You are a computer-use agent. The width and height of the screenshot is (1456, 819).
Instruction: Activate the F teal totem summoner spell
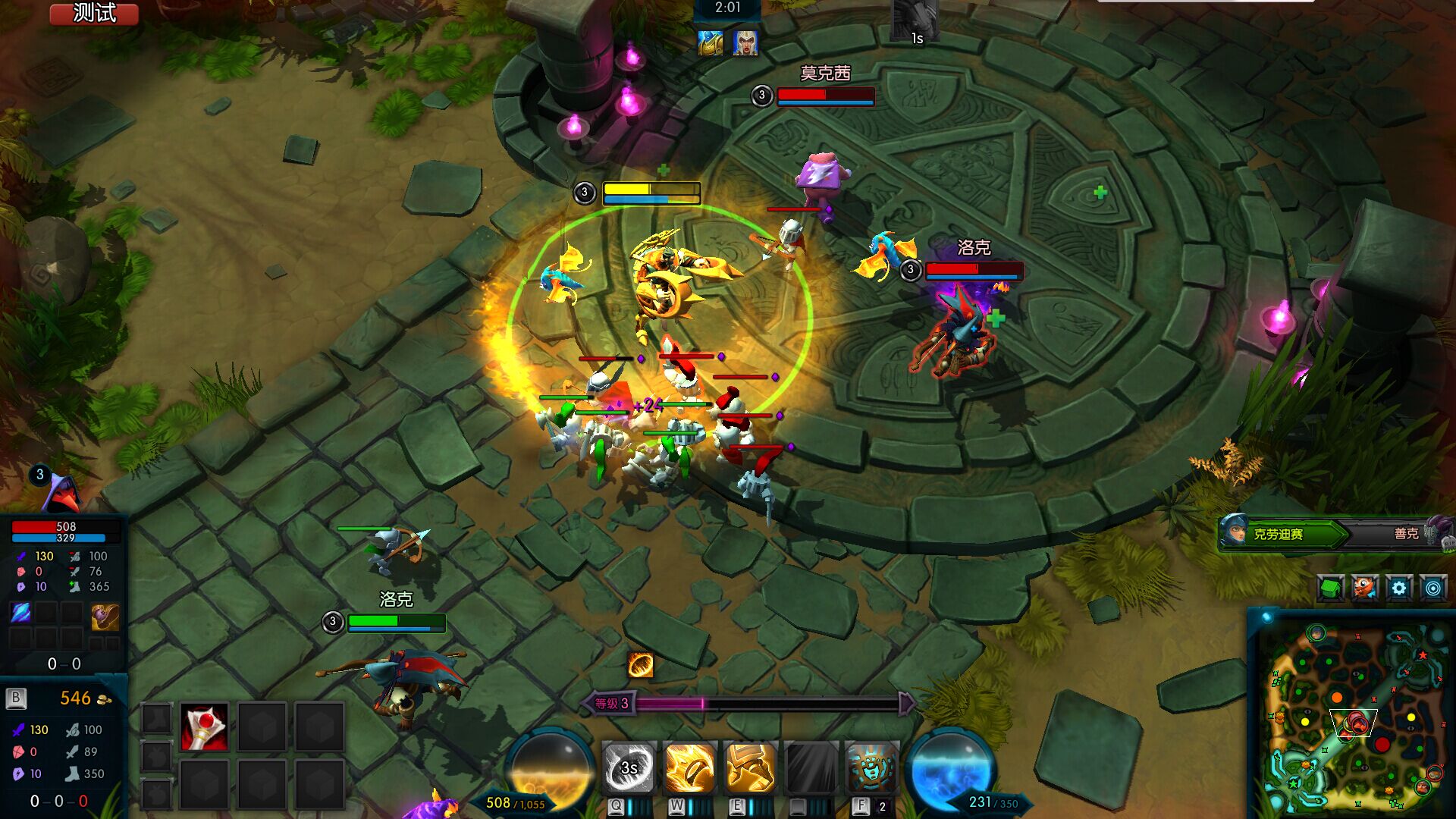[x=871, y=767]
